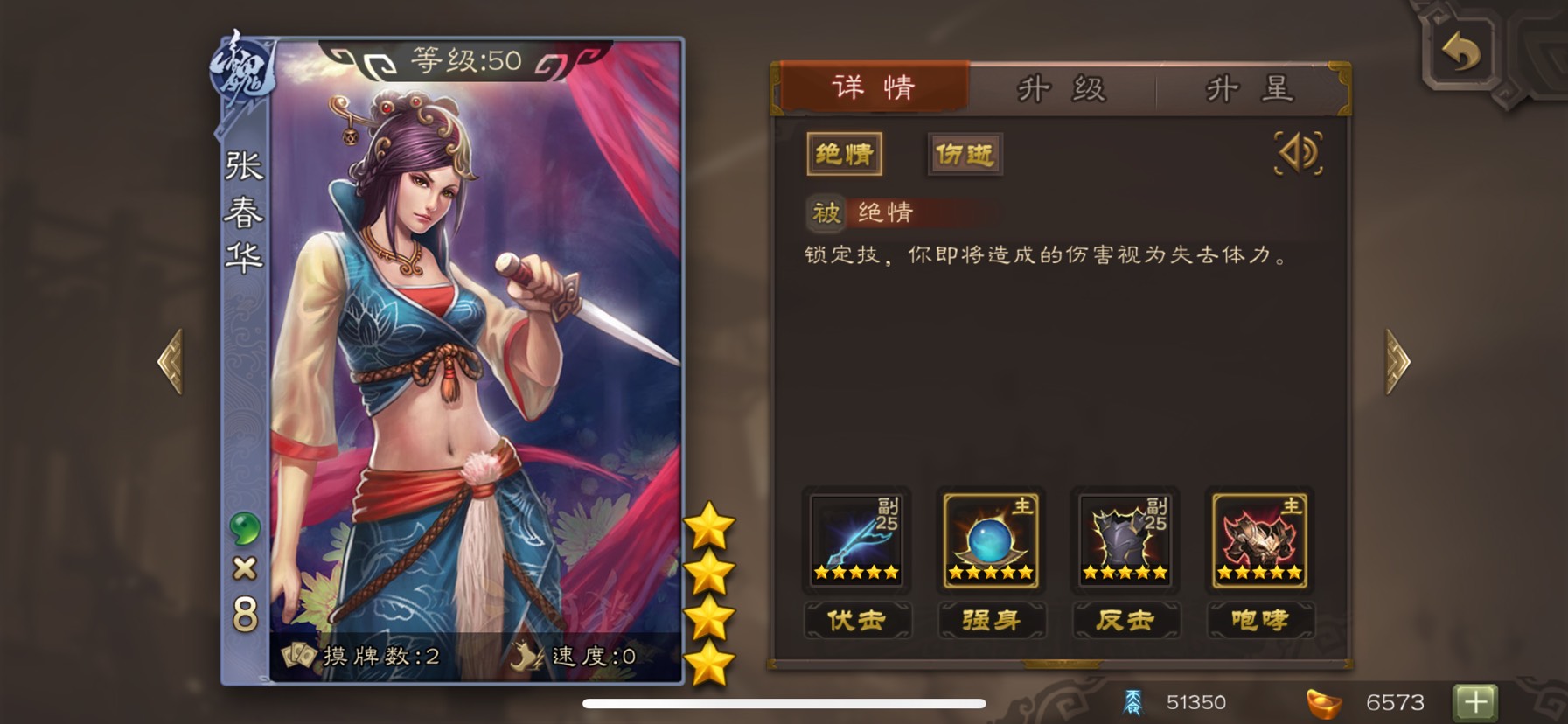Show the 伤逝 skill description
The width and height of the screenshot is (1568, 724).
(965, 155)
